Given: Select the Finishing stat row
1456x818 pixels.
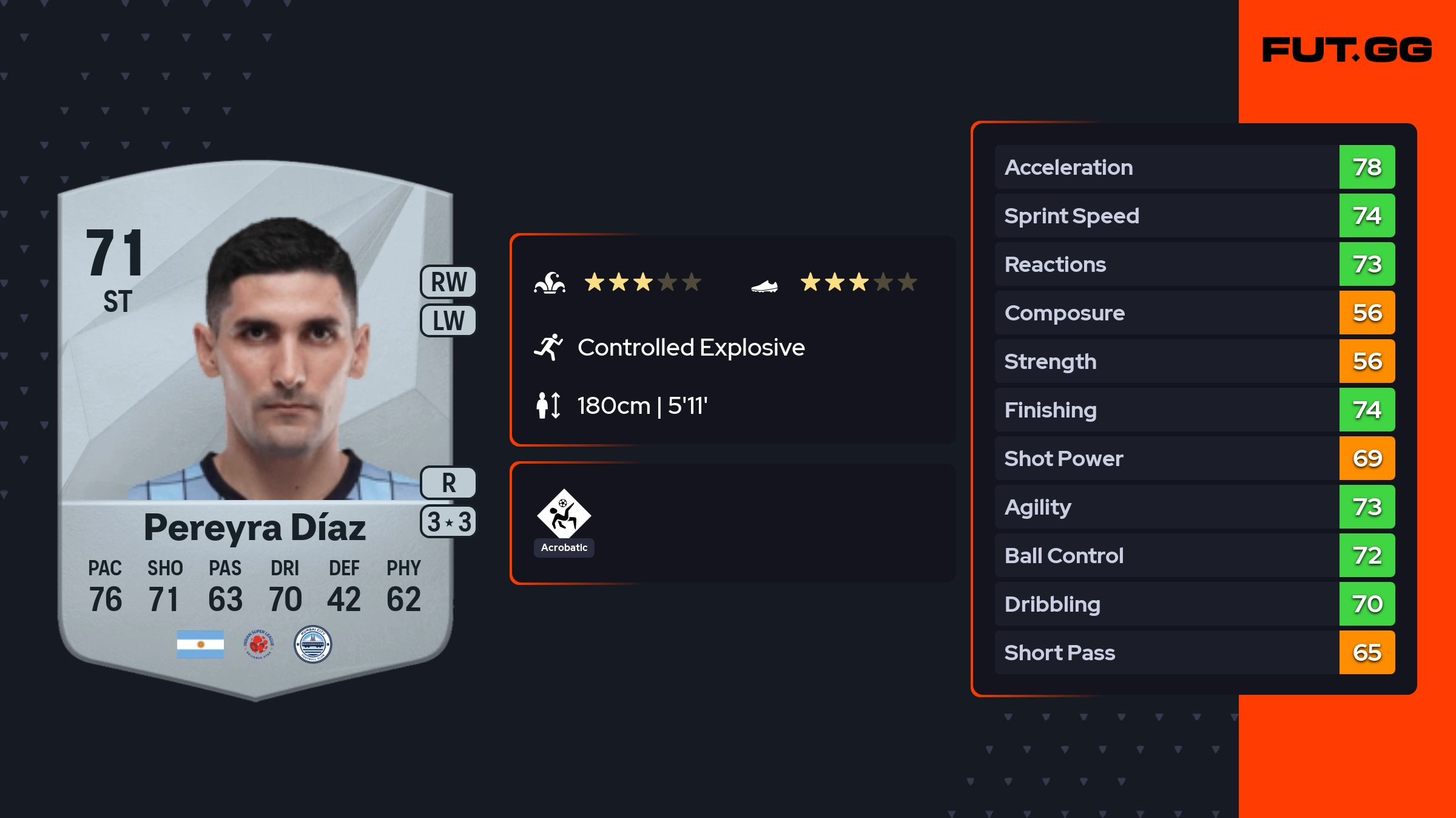Looking at the screenshot, I should click(1194, 410).
